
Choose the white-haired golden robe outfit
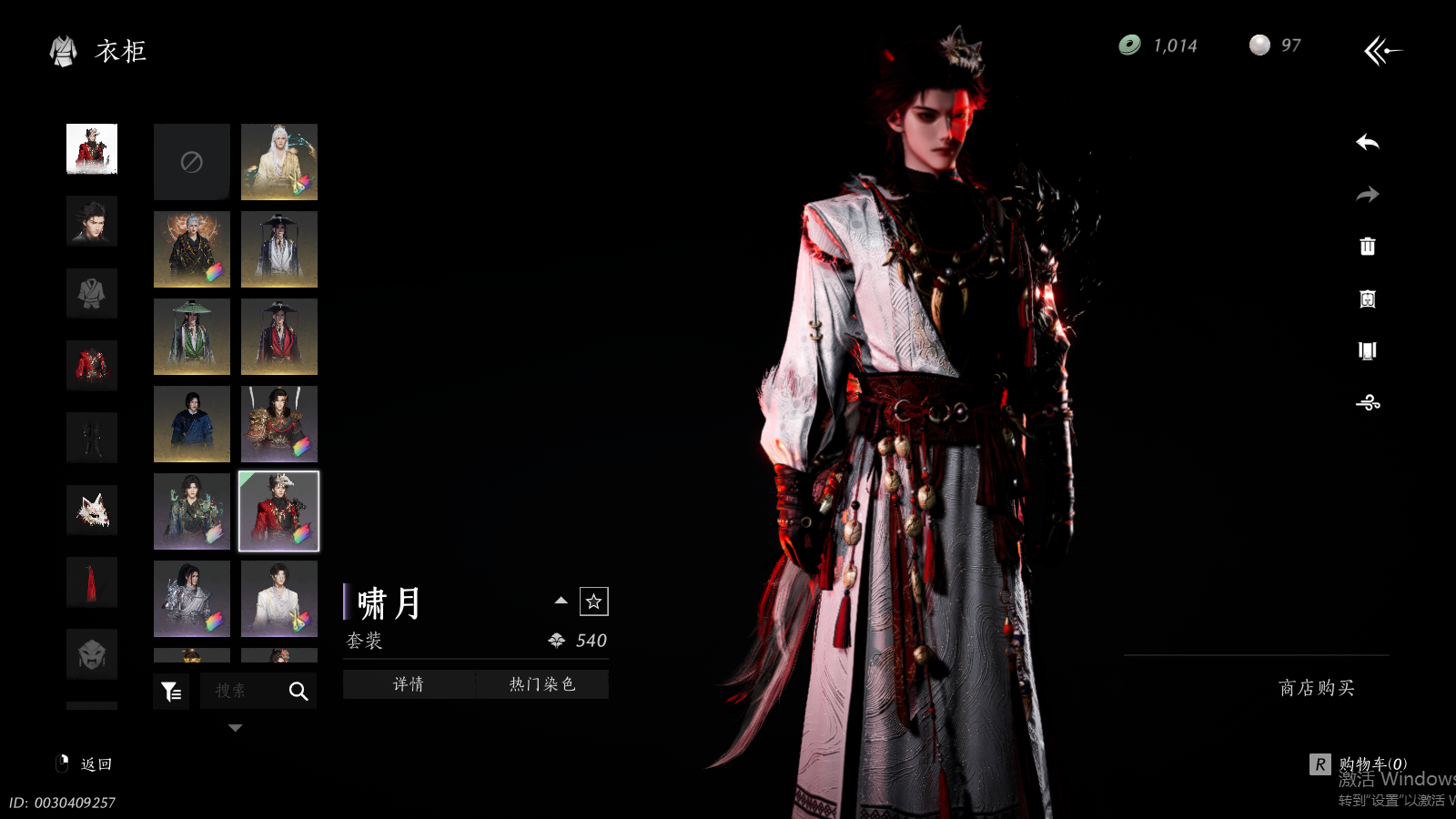tap(279, 162)
